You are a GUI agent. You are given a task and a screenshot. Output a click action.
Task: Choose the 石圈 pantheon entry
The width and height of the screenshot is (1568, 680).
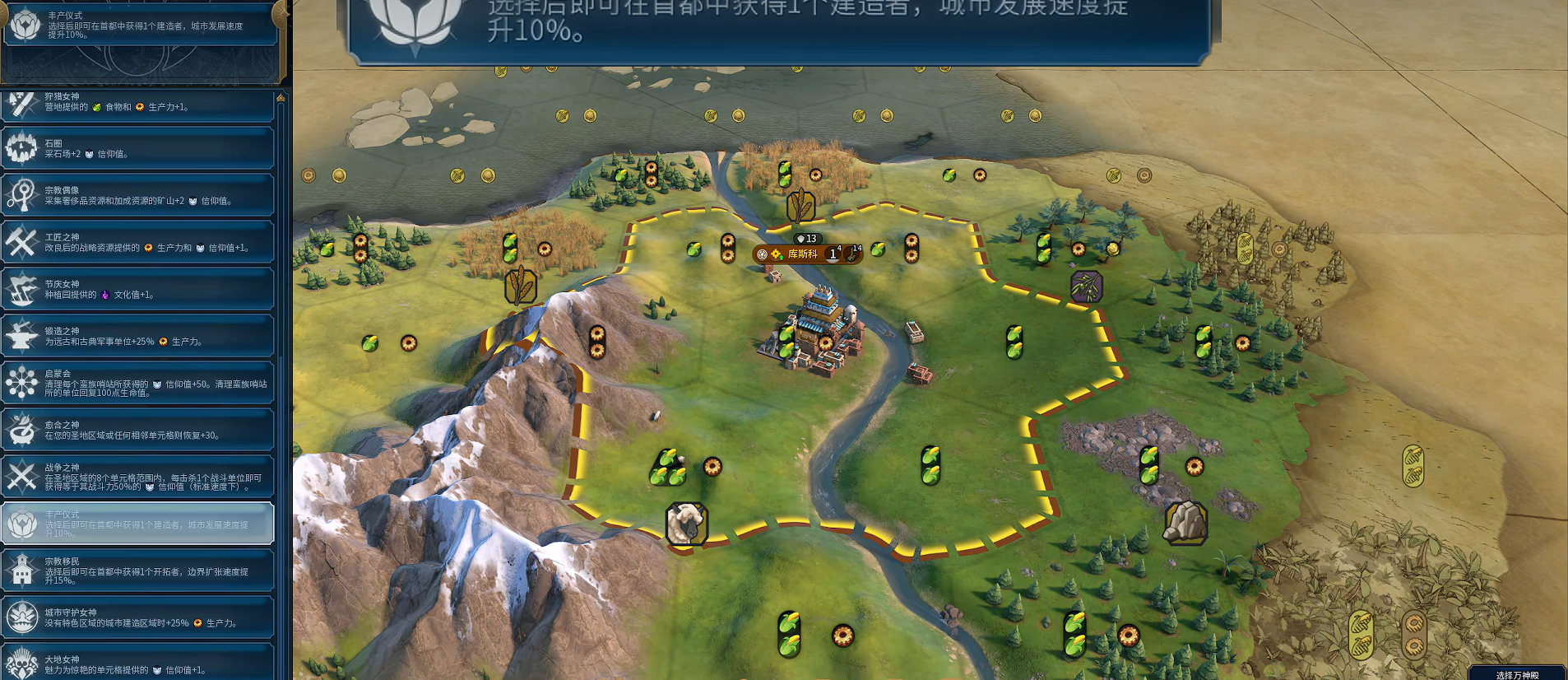click(x=138, y=149)
